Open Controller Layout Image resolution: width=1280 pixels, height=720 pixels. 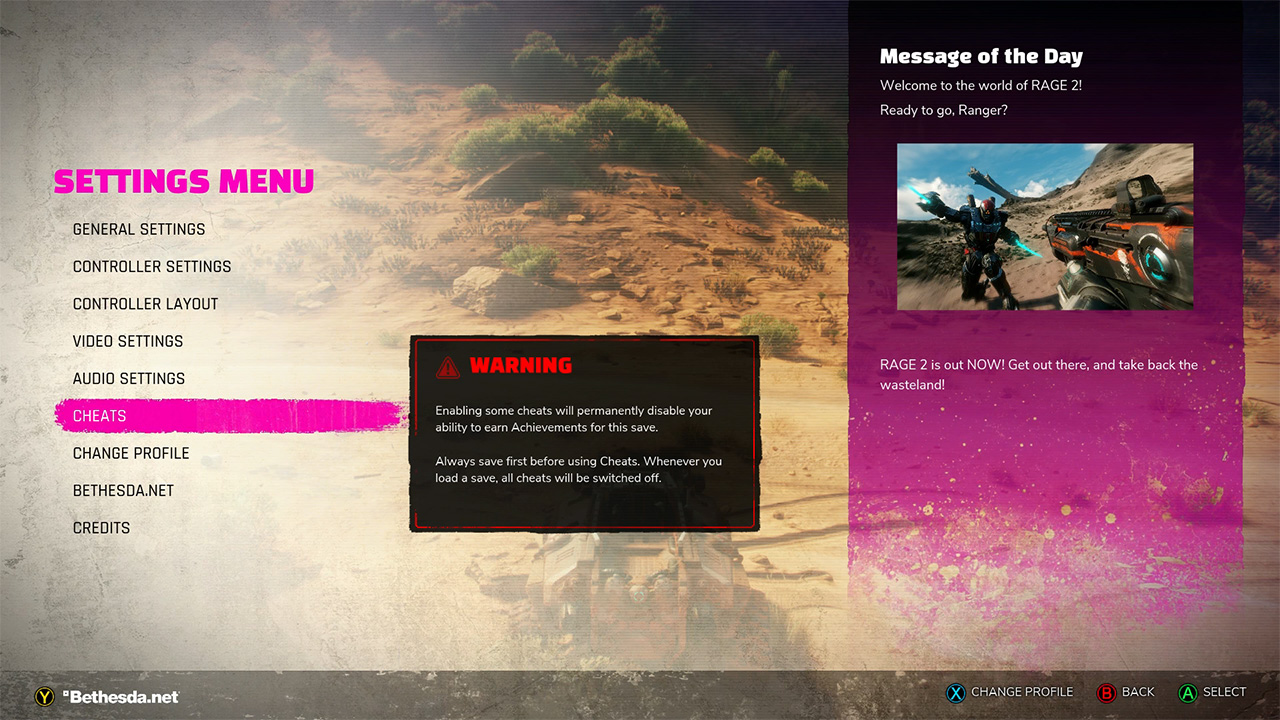pyautogui.click(x=145, y=304)
